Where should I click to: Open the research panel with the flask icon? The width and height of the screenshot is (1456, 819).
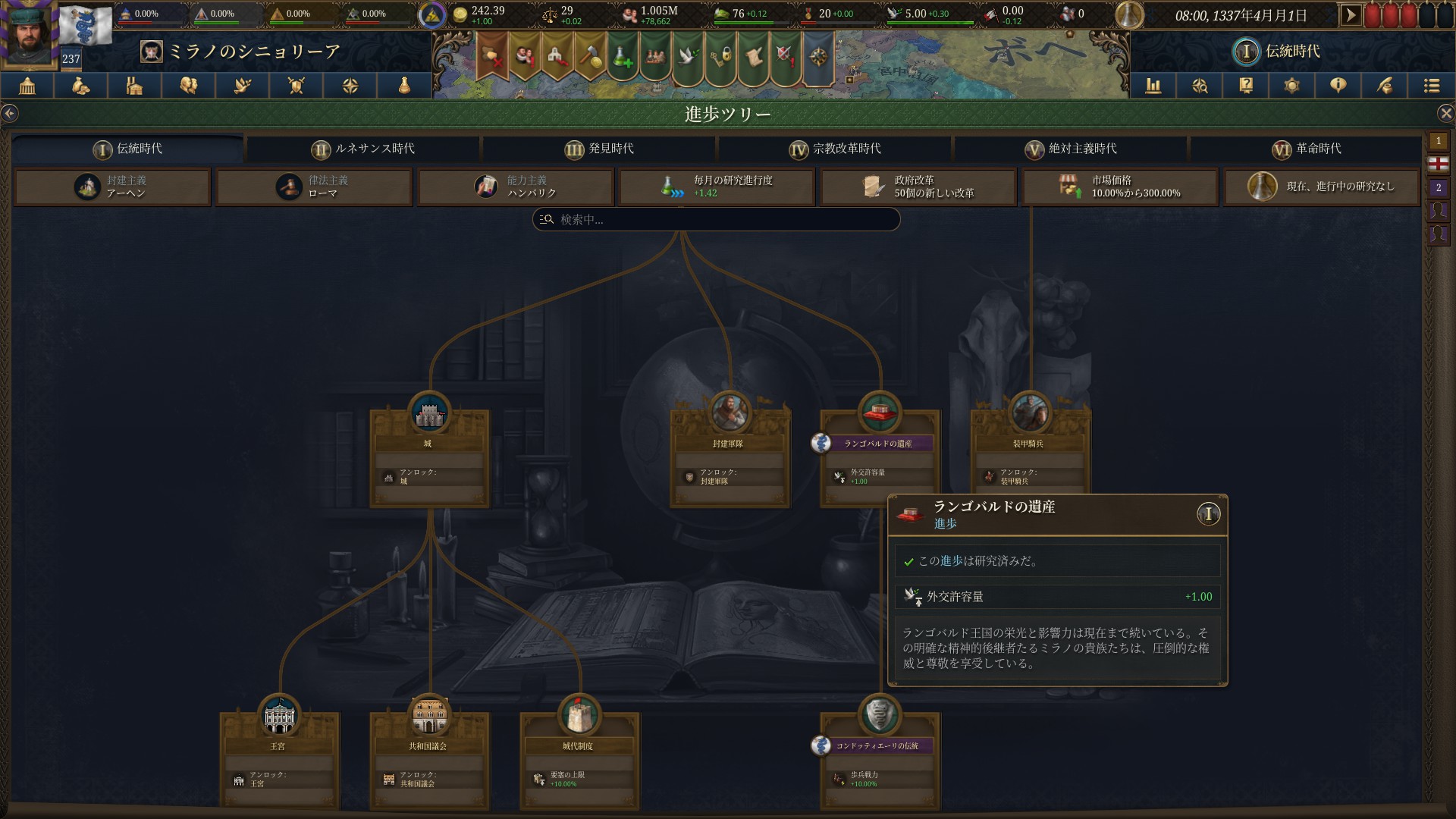[x=403, y=86]
